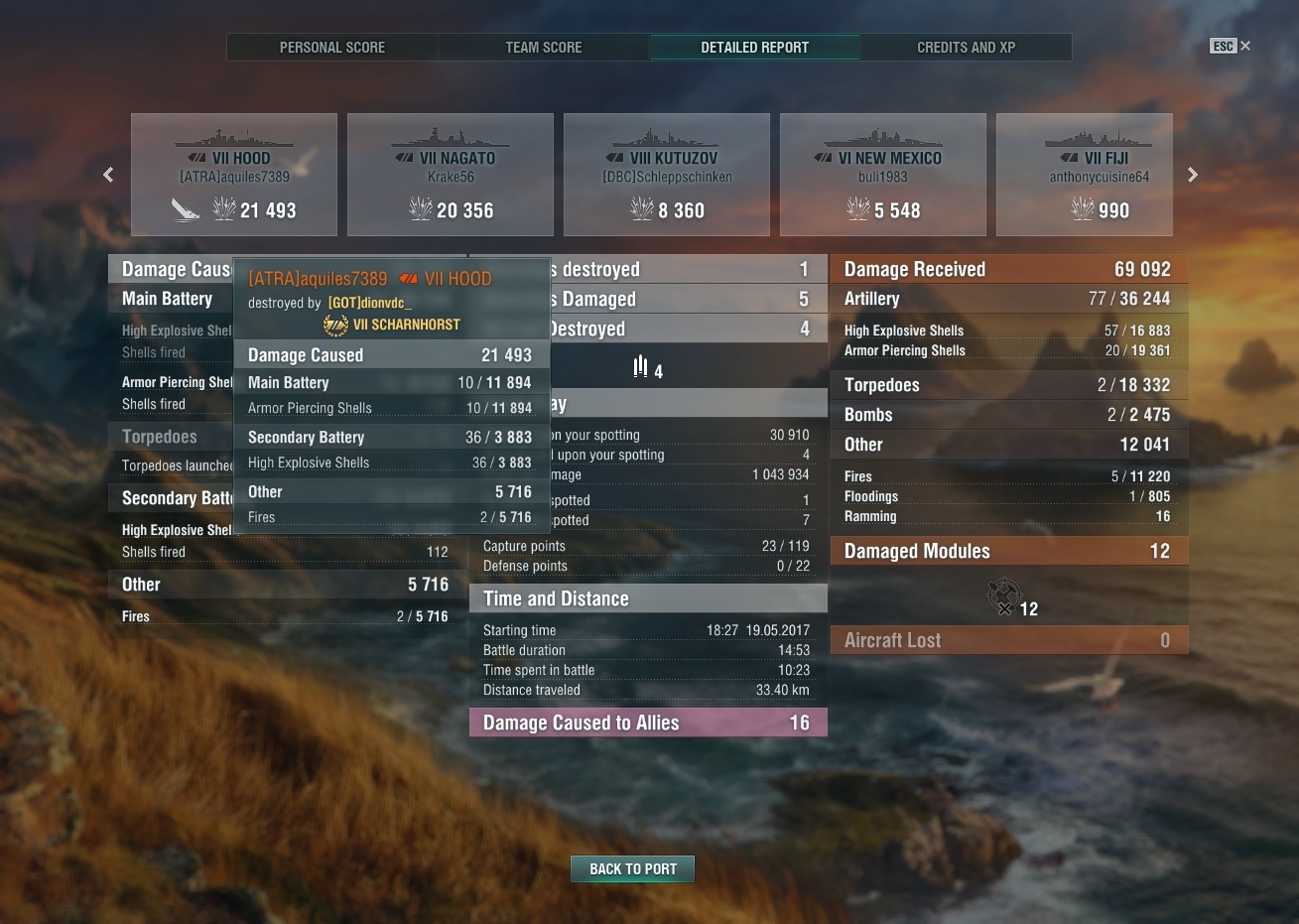Open the VII Fiji anthonycuisine64 card

click(1085, 175)
